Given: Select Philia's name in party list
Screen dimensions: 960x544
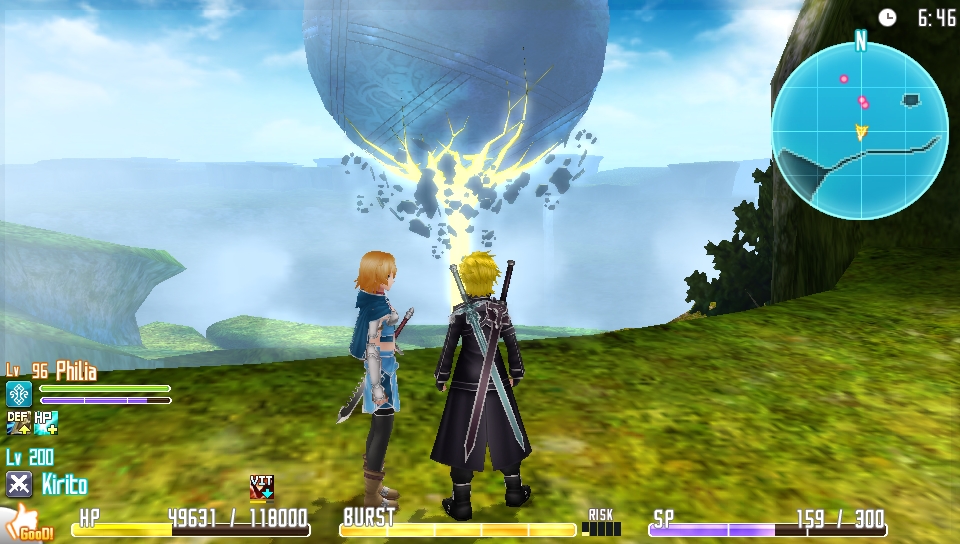Looking at the screenshot, I should pyautogui.click(x=76, y=372).
